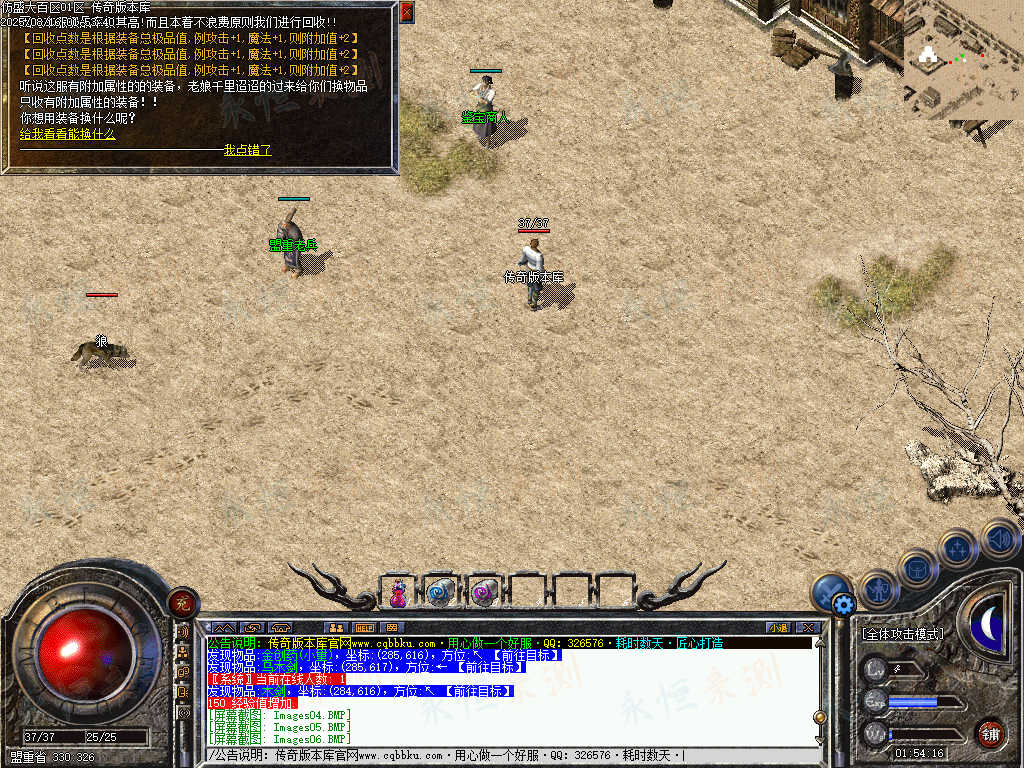Click the red '充' recharge button
The image size is (1024, 768).
(182, 601)
